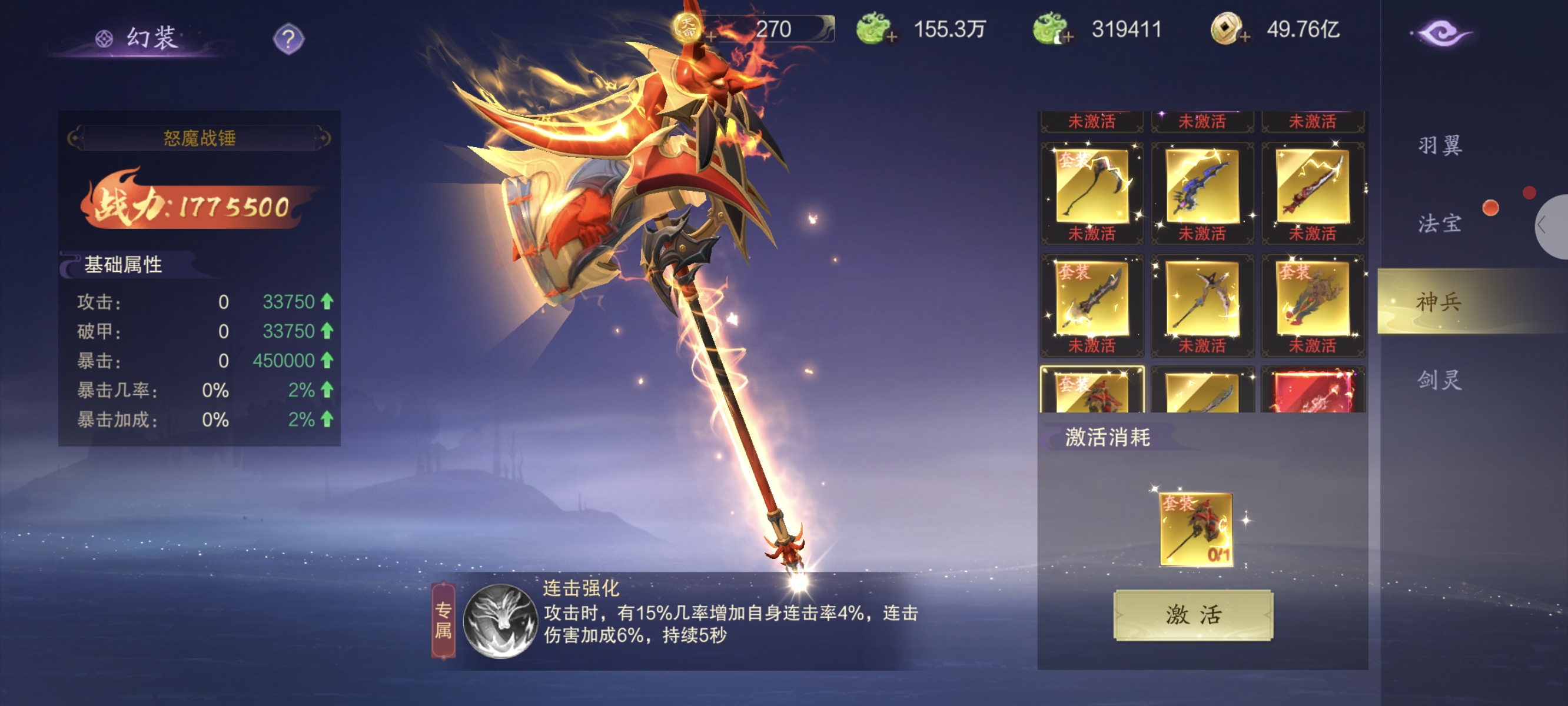Viewport: 1568px width, 706px height.
Task: Add jade currency next to 155.3万
Action: coord(892,36)
